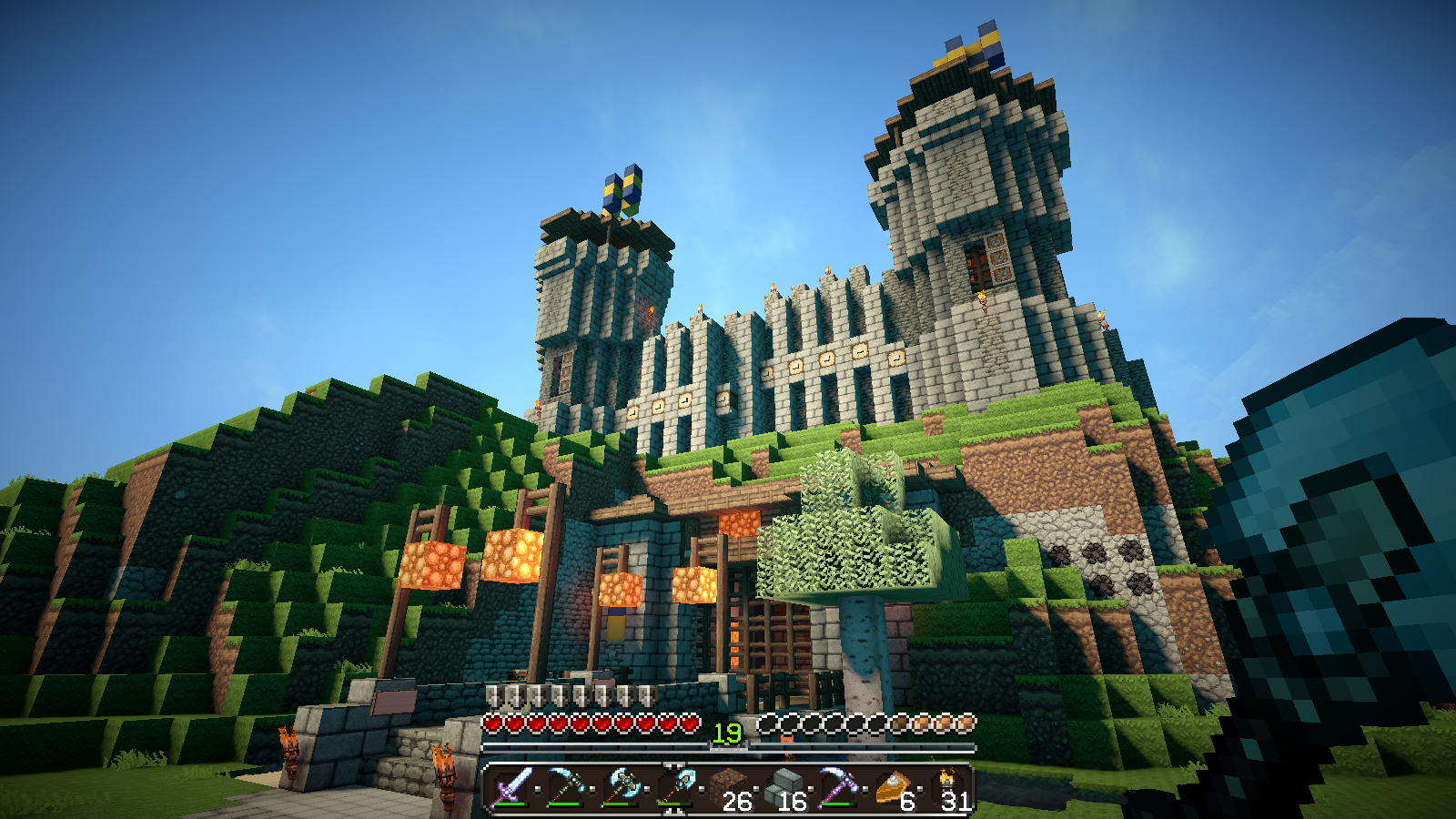Viewport: 1456px width, 819px height.
Task: Select the sword in the hotbar
Action: (x=511, y=787)
